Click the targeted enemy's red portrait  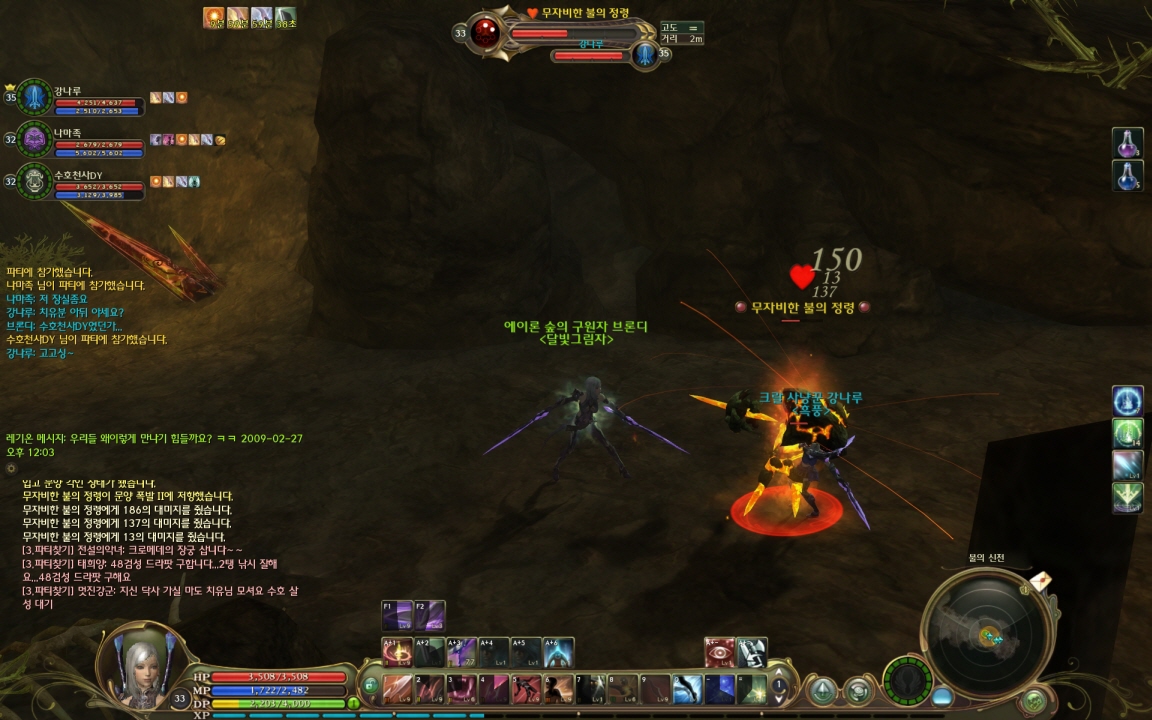pyautogui.click(x=486, y=33)
